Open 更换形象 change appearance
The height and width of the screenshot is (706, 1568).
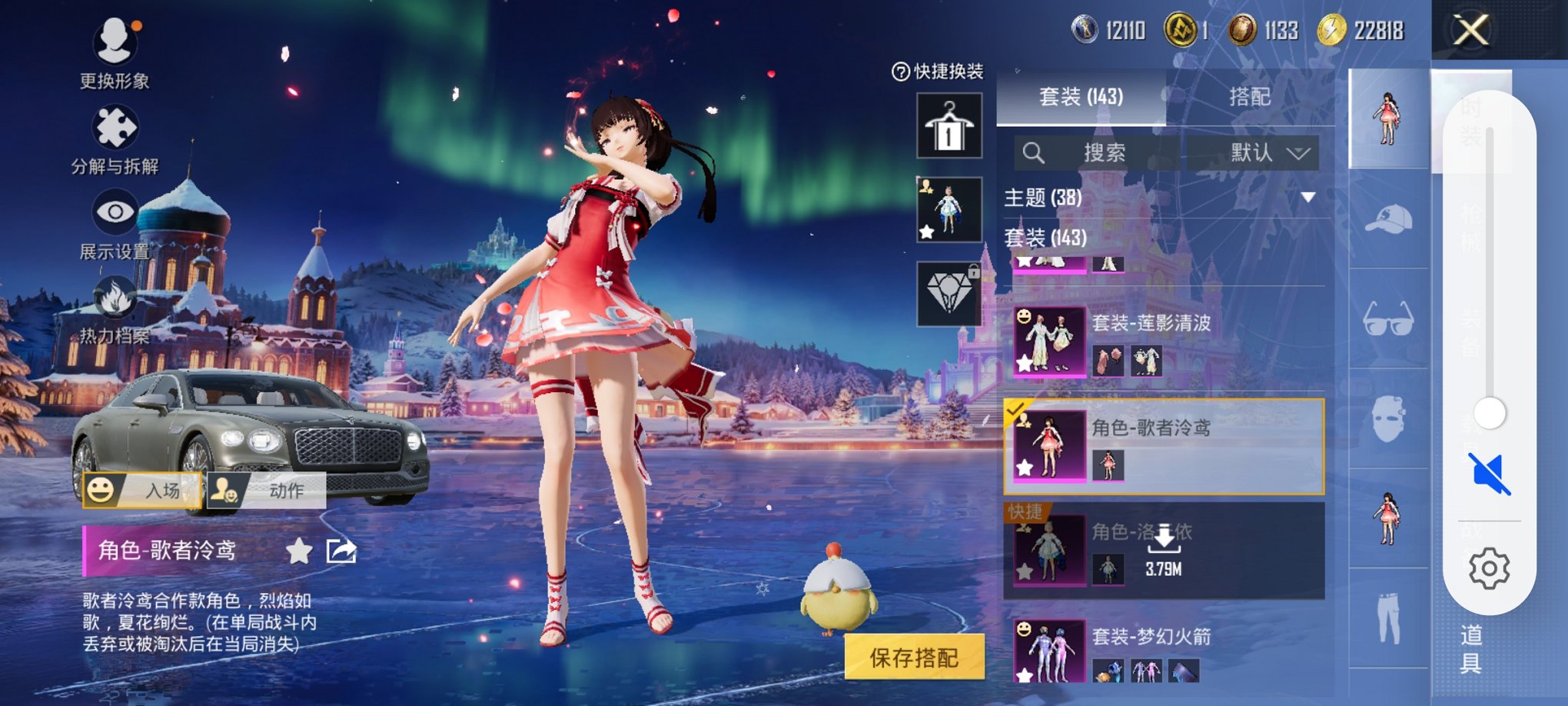click(x=115, y=42)
